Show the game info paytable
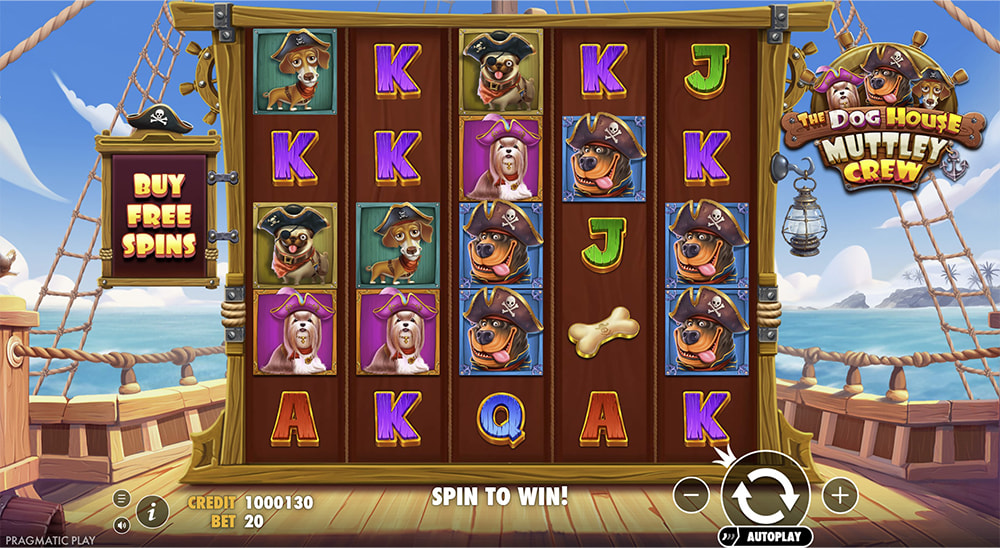The height and width of the screenshot is (548, 1000). click(x=152, y=512)
